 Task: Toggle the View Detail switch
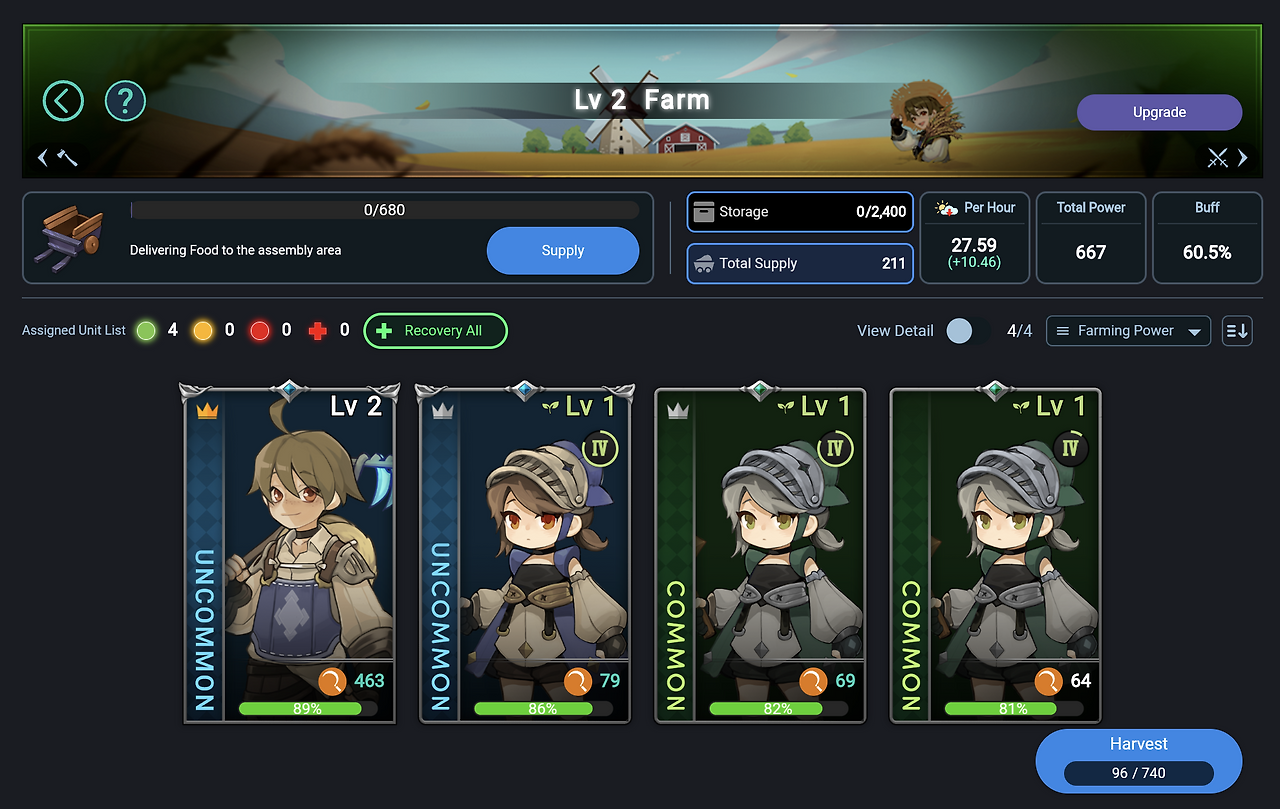(967, 331)
